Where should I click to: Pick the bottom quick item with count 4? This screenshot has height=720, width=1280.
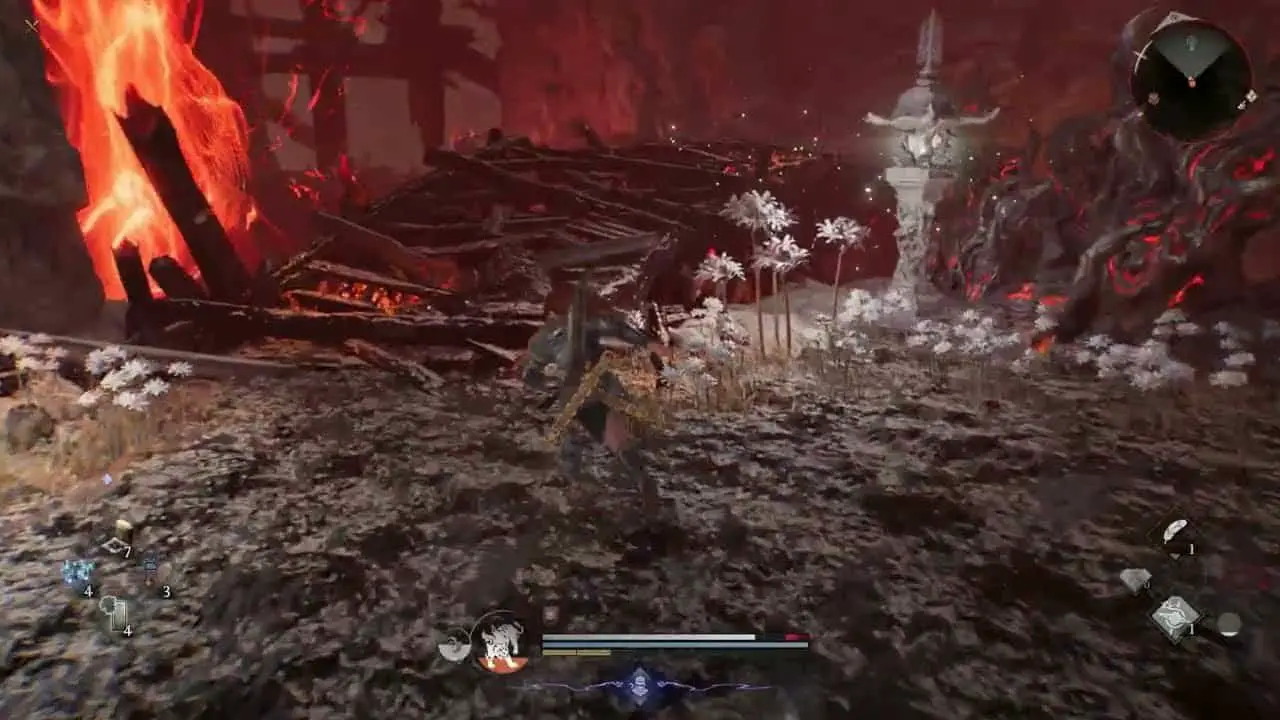click(115, 614)
